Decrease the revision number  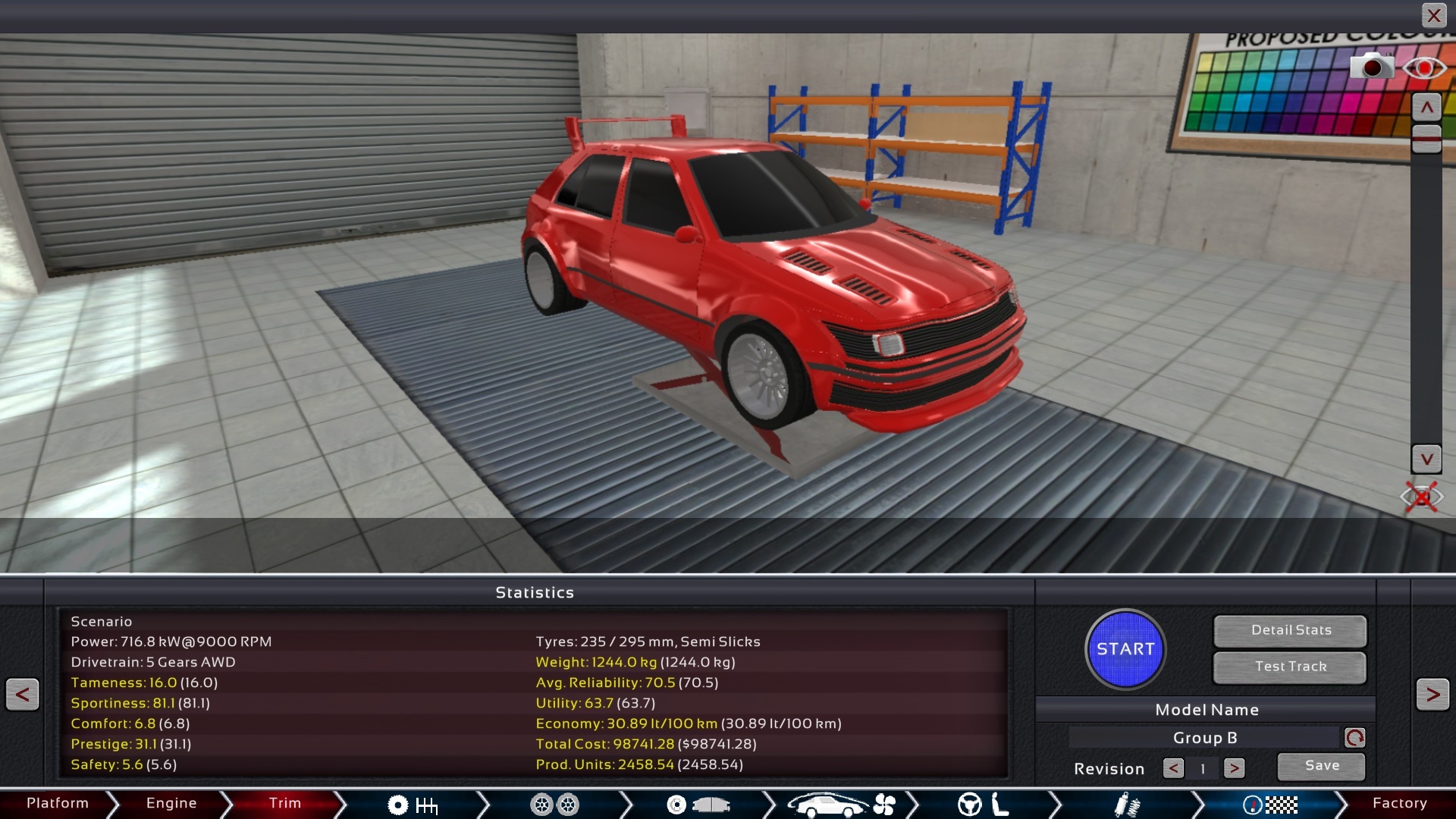1173,769
